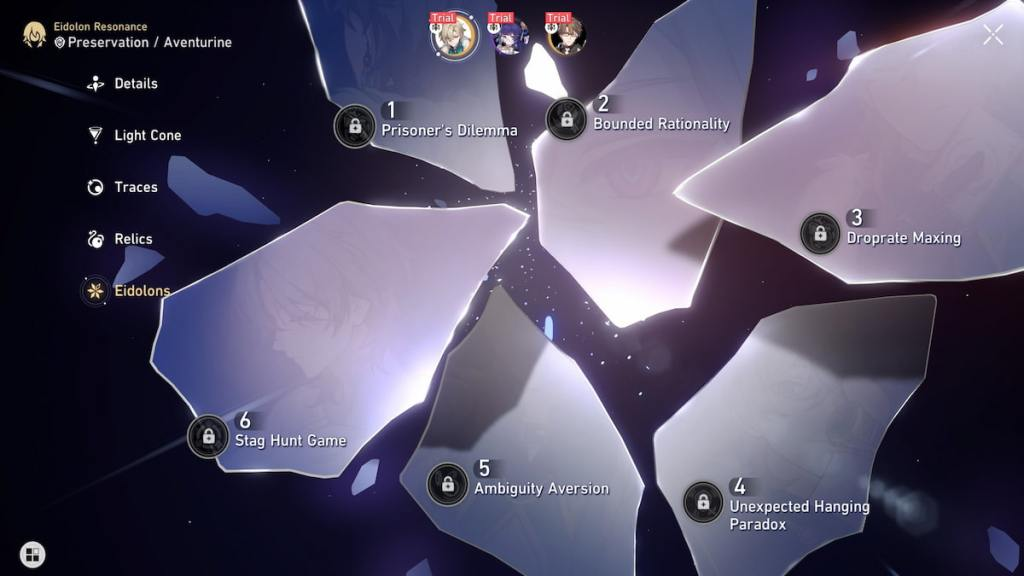Close the Eidolon Resonance screen
Image resolution: width=1024 pixels, height=576 pixels.
point(992,35)
